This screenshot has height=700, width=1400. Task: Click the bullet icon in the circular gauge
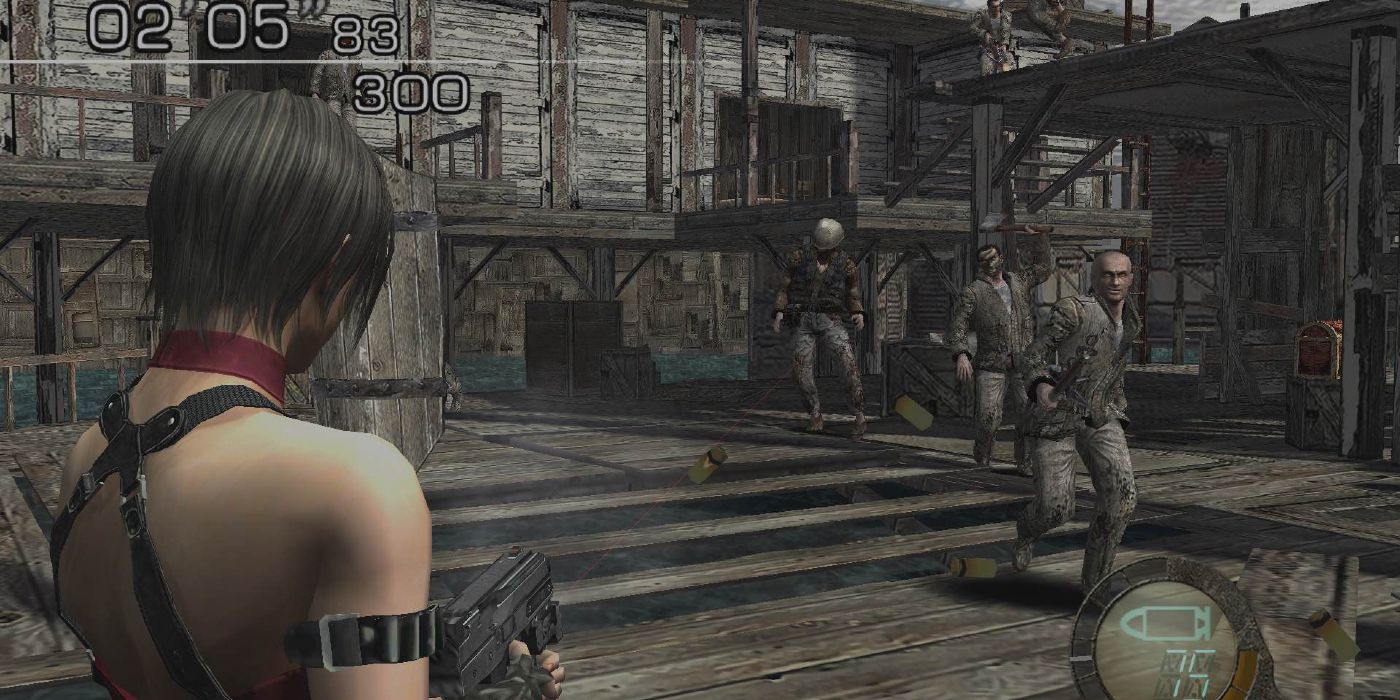pyautogui.click(x=1161, y=623)
